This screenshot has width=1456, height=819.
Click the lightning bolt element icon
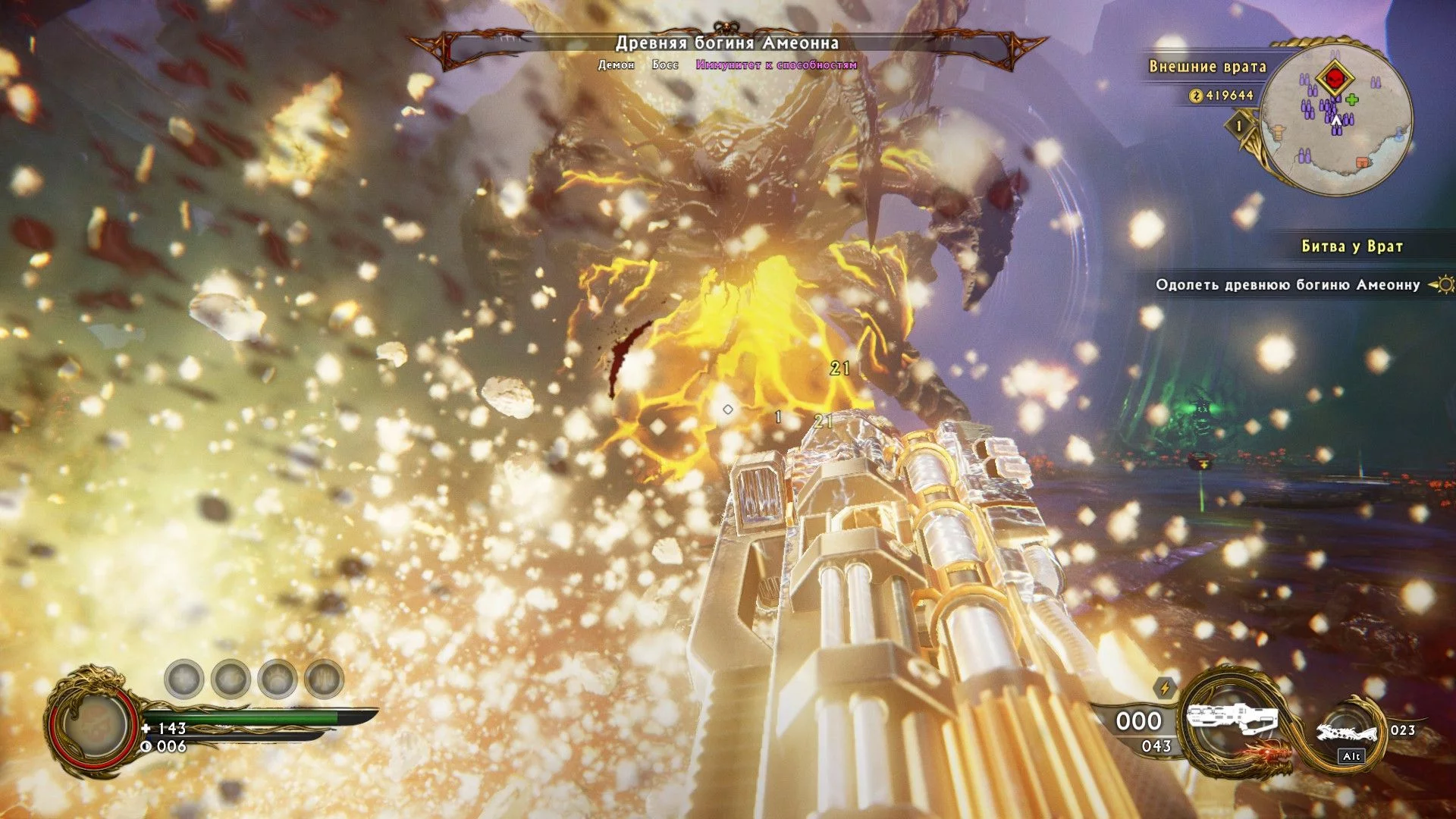coord(1165,688)
